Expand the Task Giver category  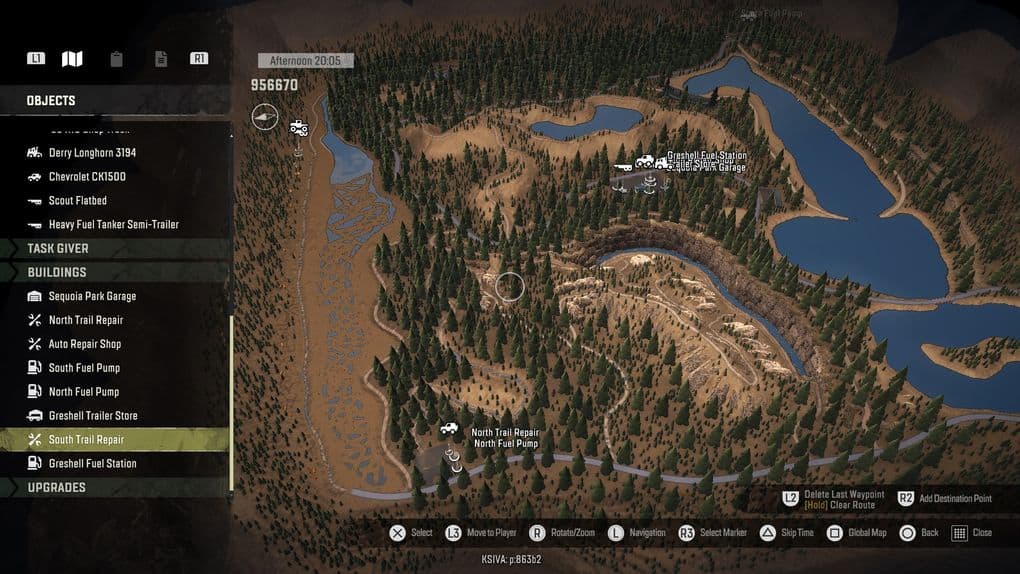pyautogui.click(x=57, y=248)
